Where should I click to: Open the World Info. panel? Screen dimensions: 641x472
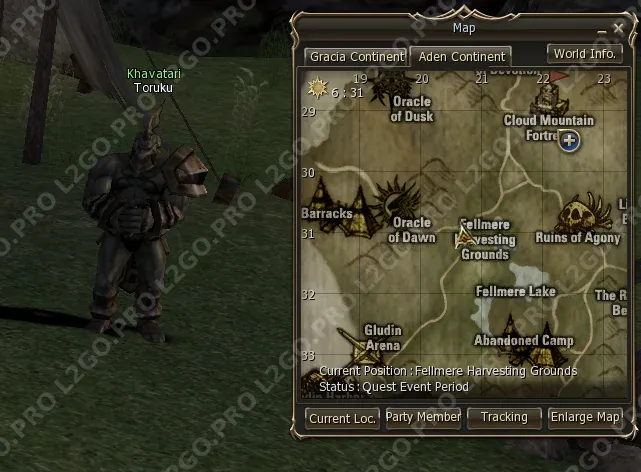pyautogui.click(x=583, y=53)
